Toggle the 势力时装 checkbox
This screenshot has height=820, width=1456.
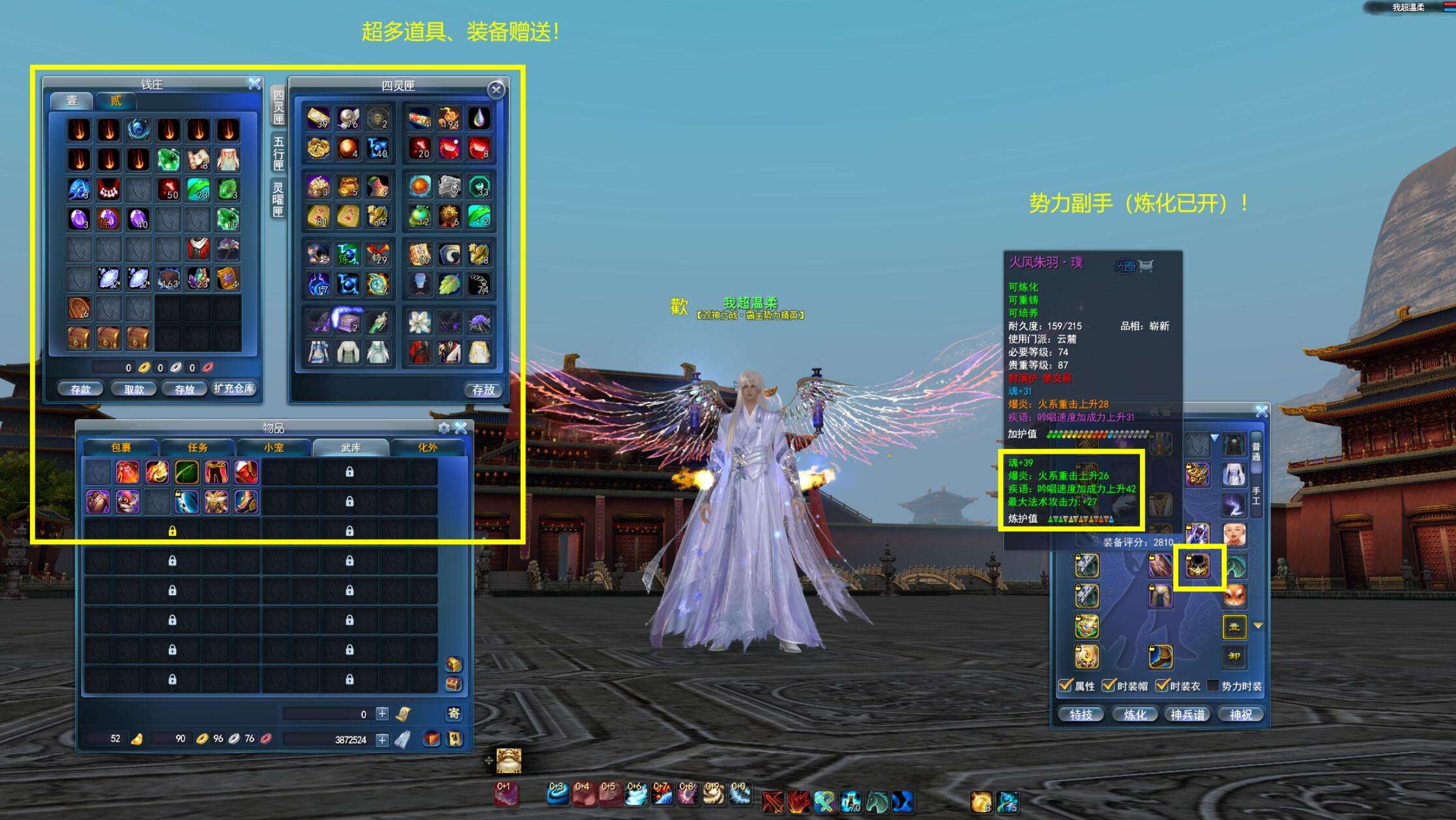1213,686
